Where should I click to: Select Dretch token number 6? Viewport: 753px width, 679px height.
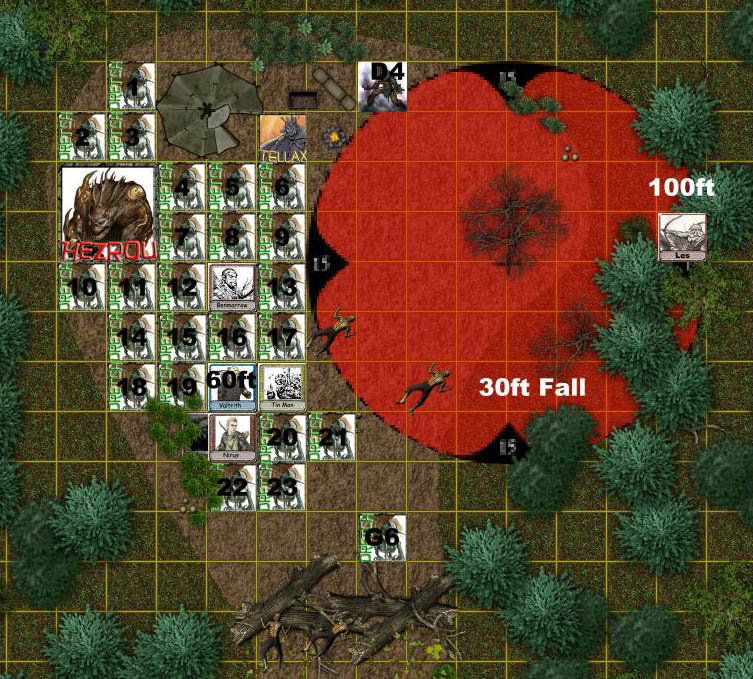[x=283, y=187]
